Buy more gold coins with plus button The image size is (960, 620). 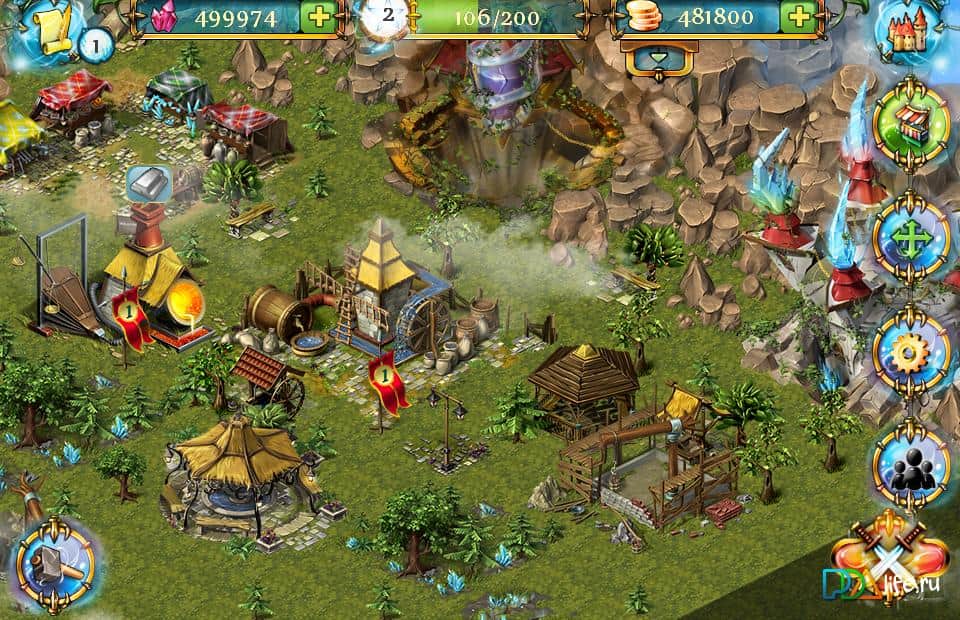[798, 17]
